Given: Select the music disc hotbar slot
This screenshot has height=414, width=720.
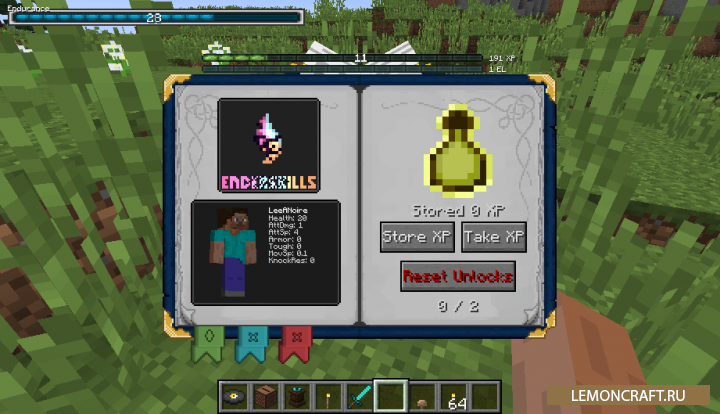Looking at the screenshot, I should click(x=237, y=396).
